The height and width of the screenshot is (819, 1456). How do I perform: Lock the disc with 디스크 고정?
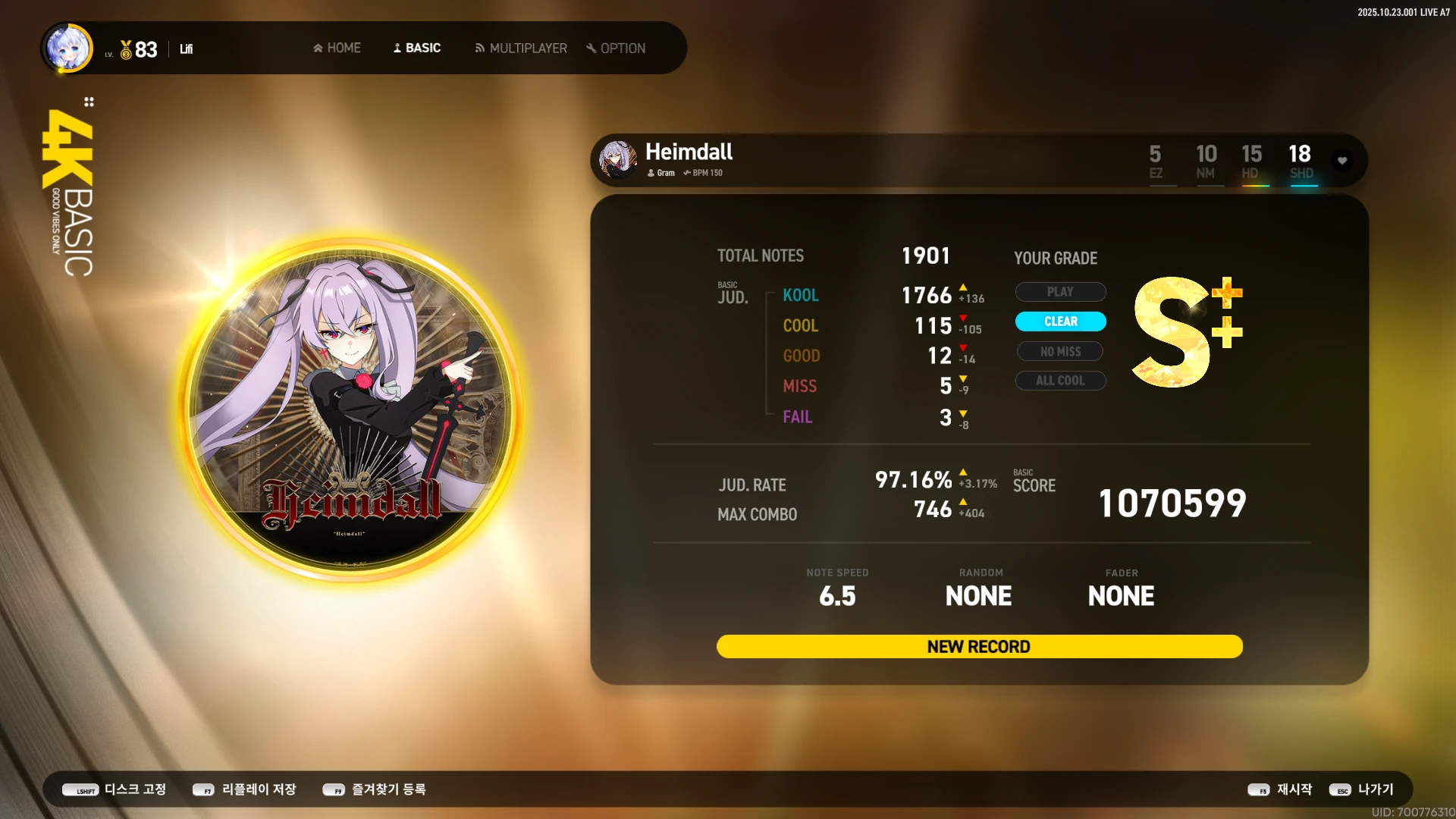point(115,789)
